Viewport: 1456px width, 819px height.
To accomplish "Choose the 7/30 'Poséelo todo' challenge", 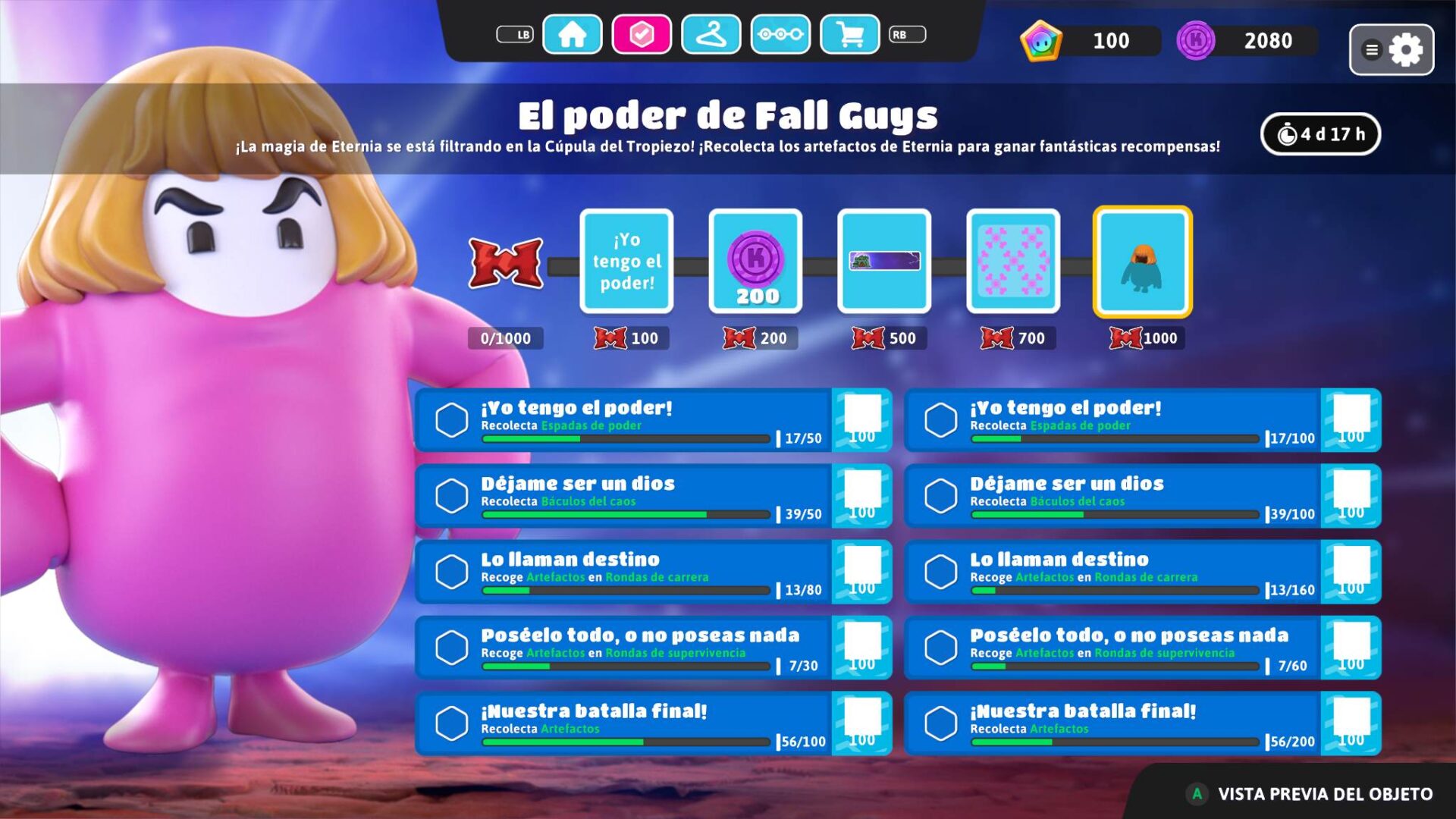I will (x=652, y=648).
